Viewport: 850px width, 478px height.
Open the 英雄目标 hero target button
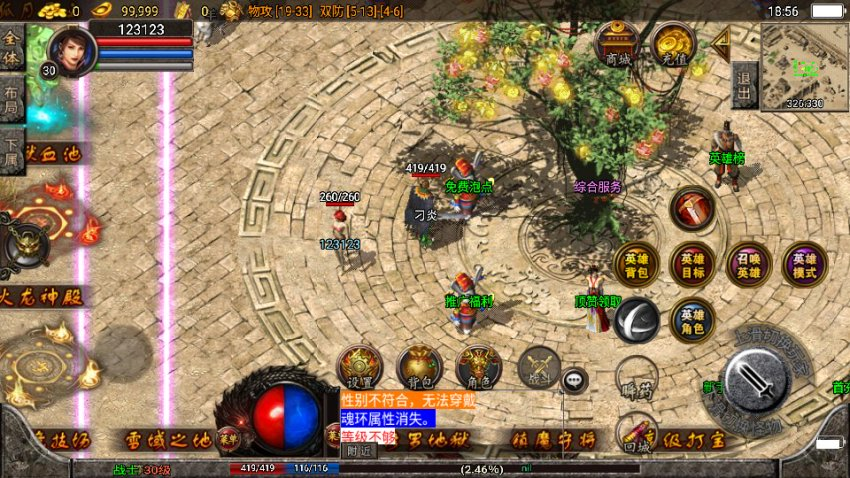click(x=692, y=264)
